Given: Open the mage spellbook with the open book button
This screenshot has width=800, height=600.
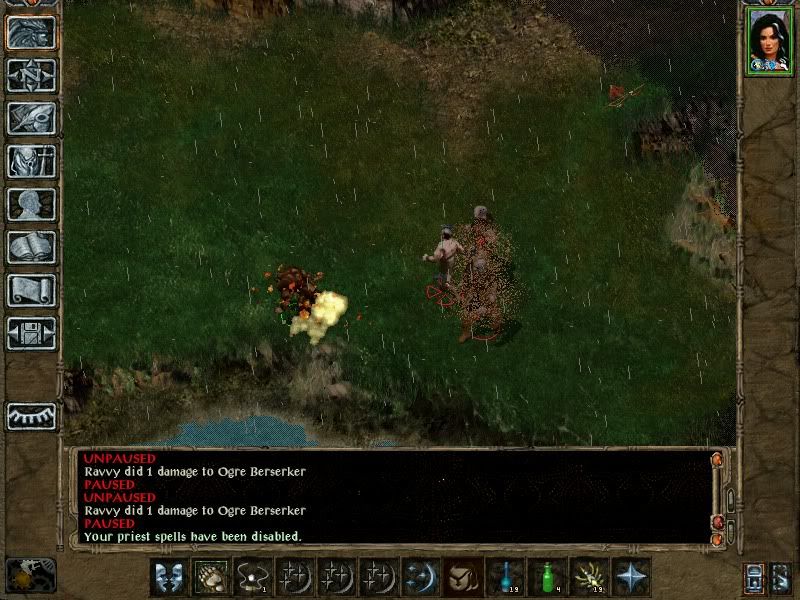Looking at the screenshot, I should pos(31,247).
